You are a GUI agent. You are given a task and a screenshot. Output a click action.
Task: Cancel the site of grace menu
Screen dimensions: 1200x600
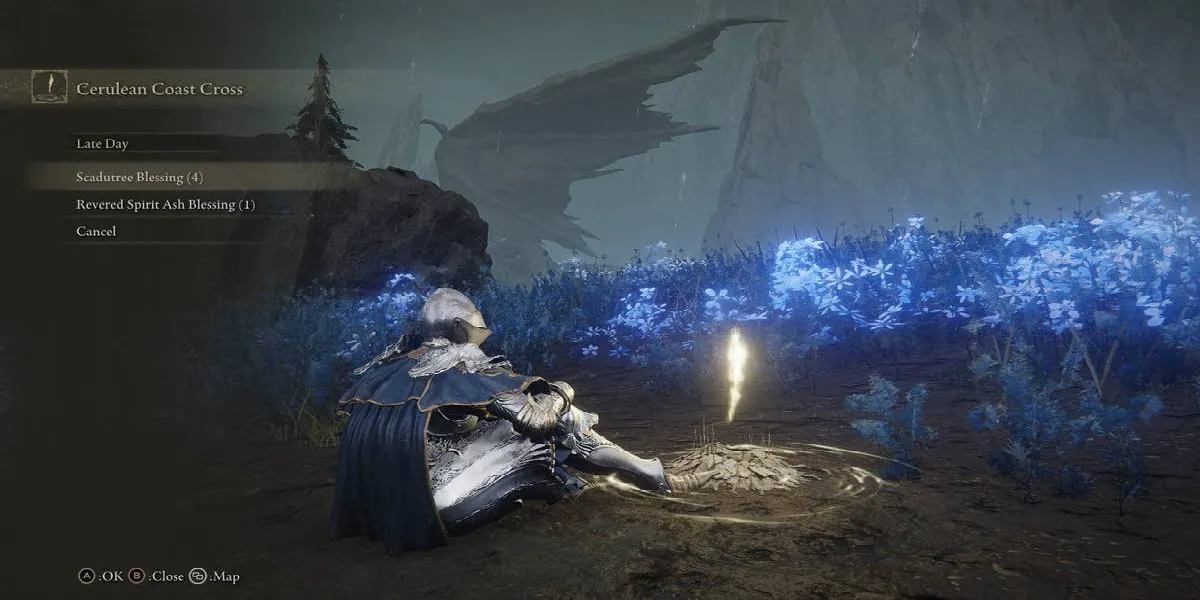[x=96, y=231]
